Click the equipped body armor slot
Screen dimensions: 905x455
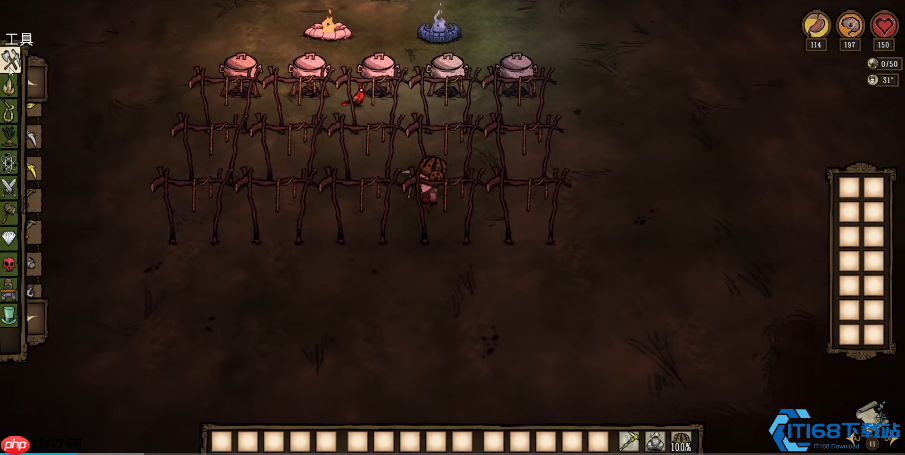click(655, 441)
